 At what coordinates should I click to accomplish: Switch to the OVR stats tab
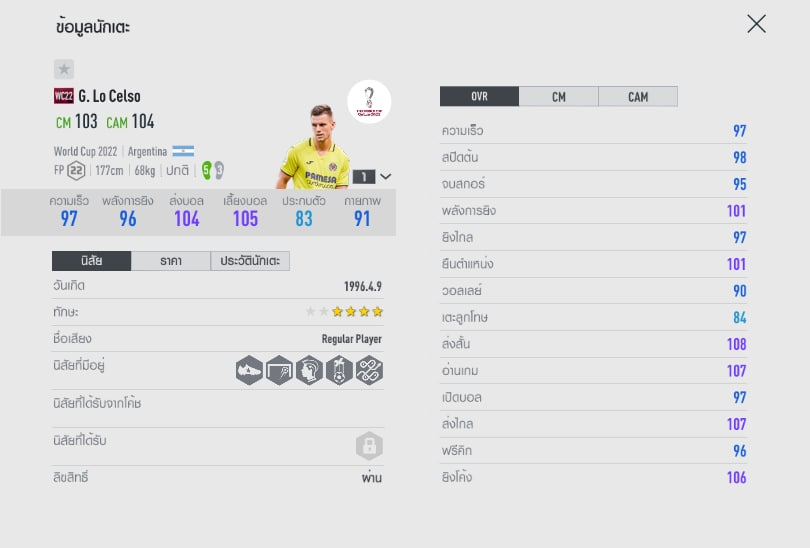click(x=479, y=97)
